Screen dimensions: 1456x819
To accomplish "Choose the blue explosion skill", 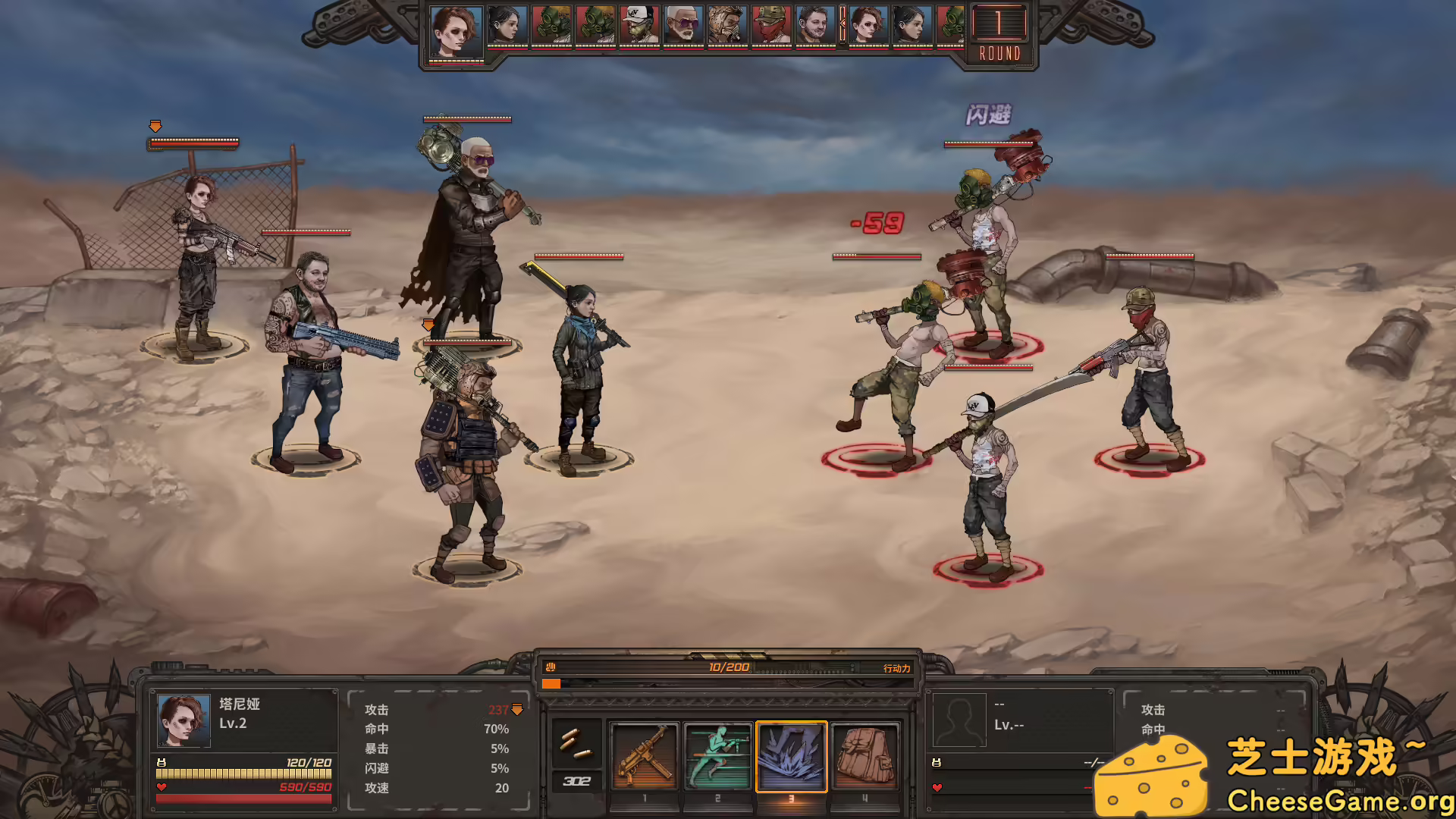I will [x=791, y=756].
